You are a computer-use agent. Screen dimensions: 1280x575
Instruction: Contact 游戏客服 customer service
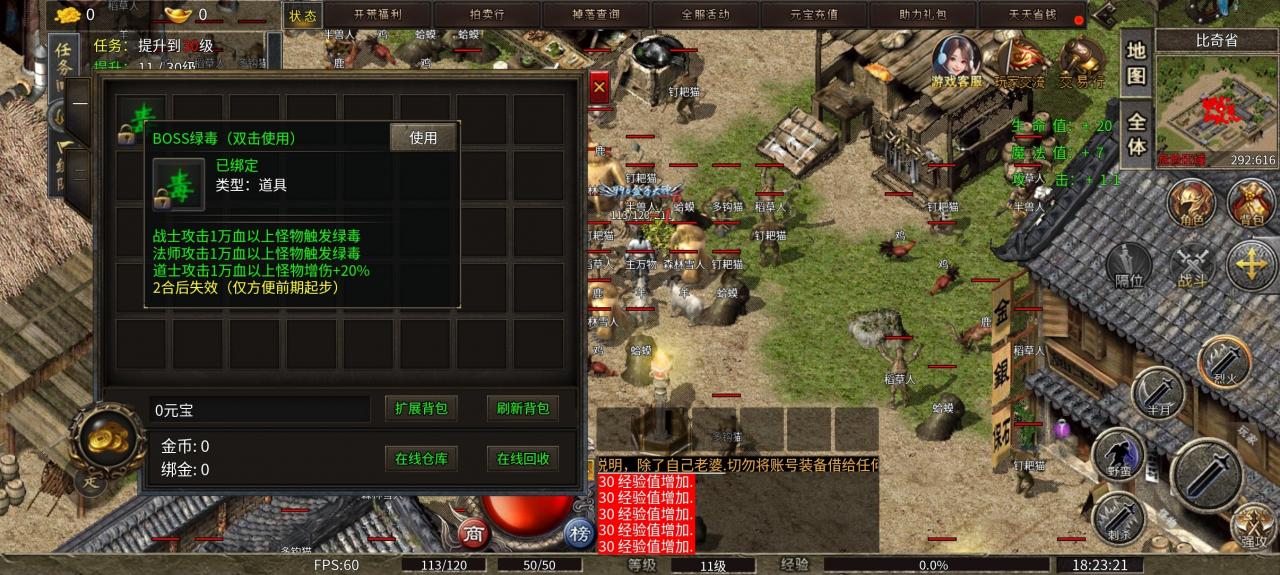[957, 62]
